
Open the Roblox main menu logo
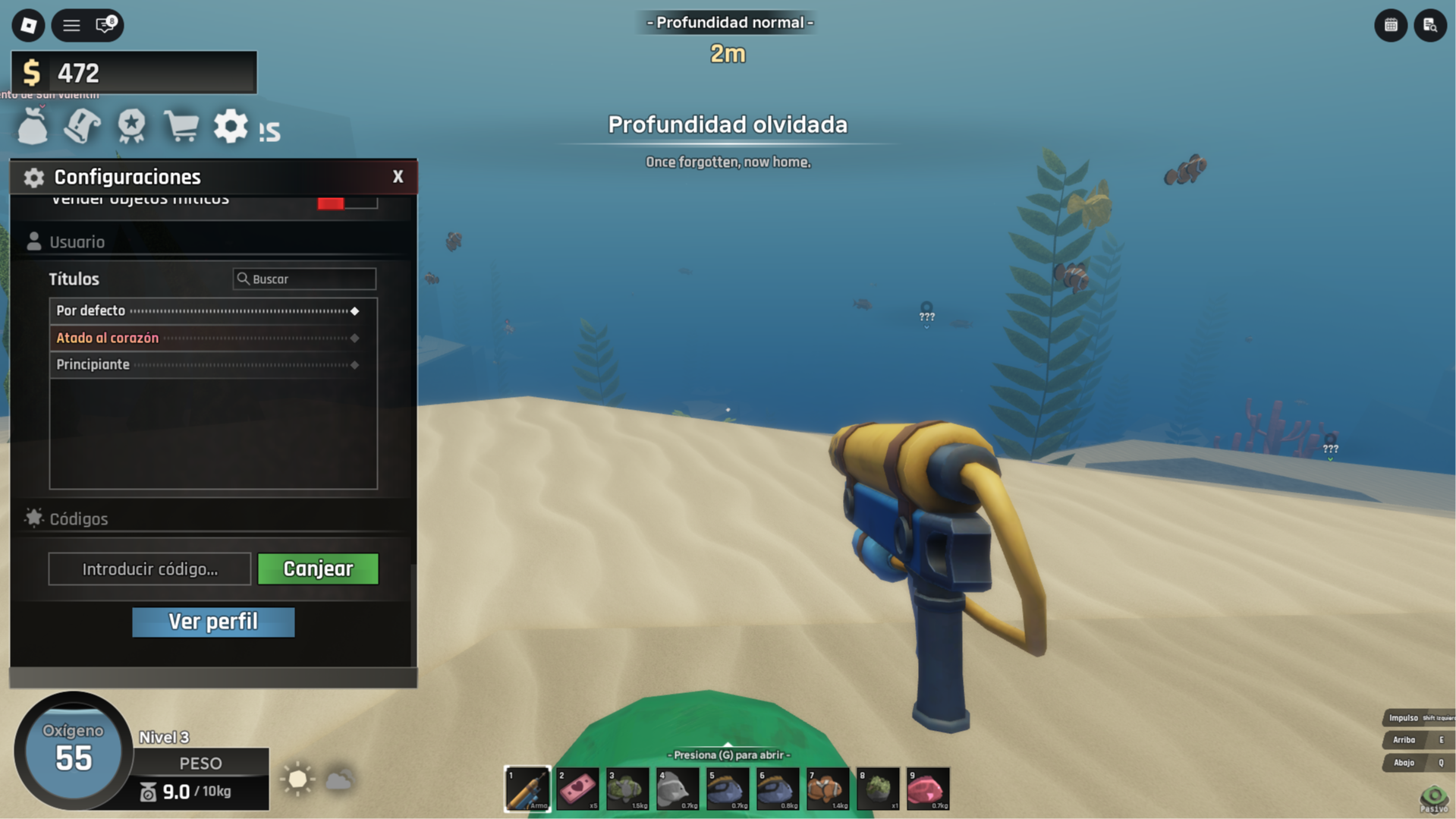coord(28,25)
